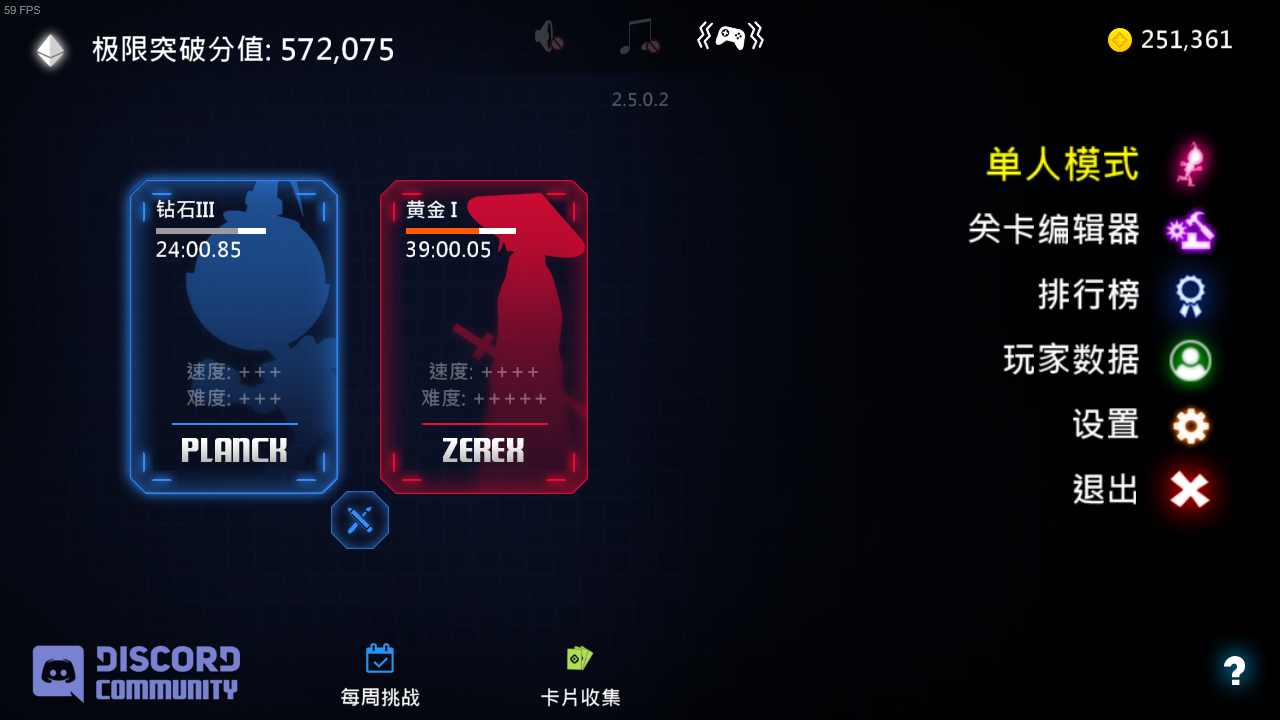Select the PLANCK character card
Screen dimensions: 1280x720
234,337
